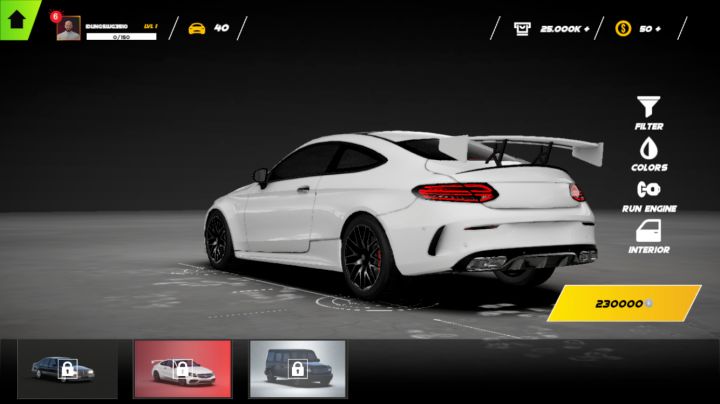Open the player profile avatar
720x404 pixels.
[68, 29]
